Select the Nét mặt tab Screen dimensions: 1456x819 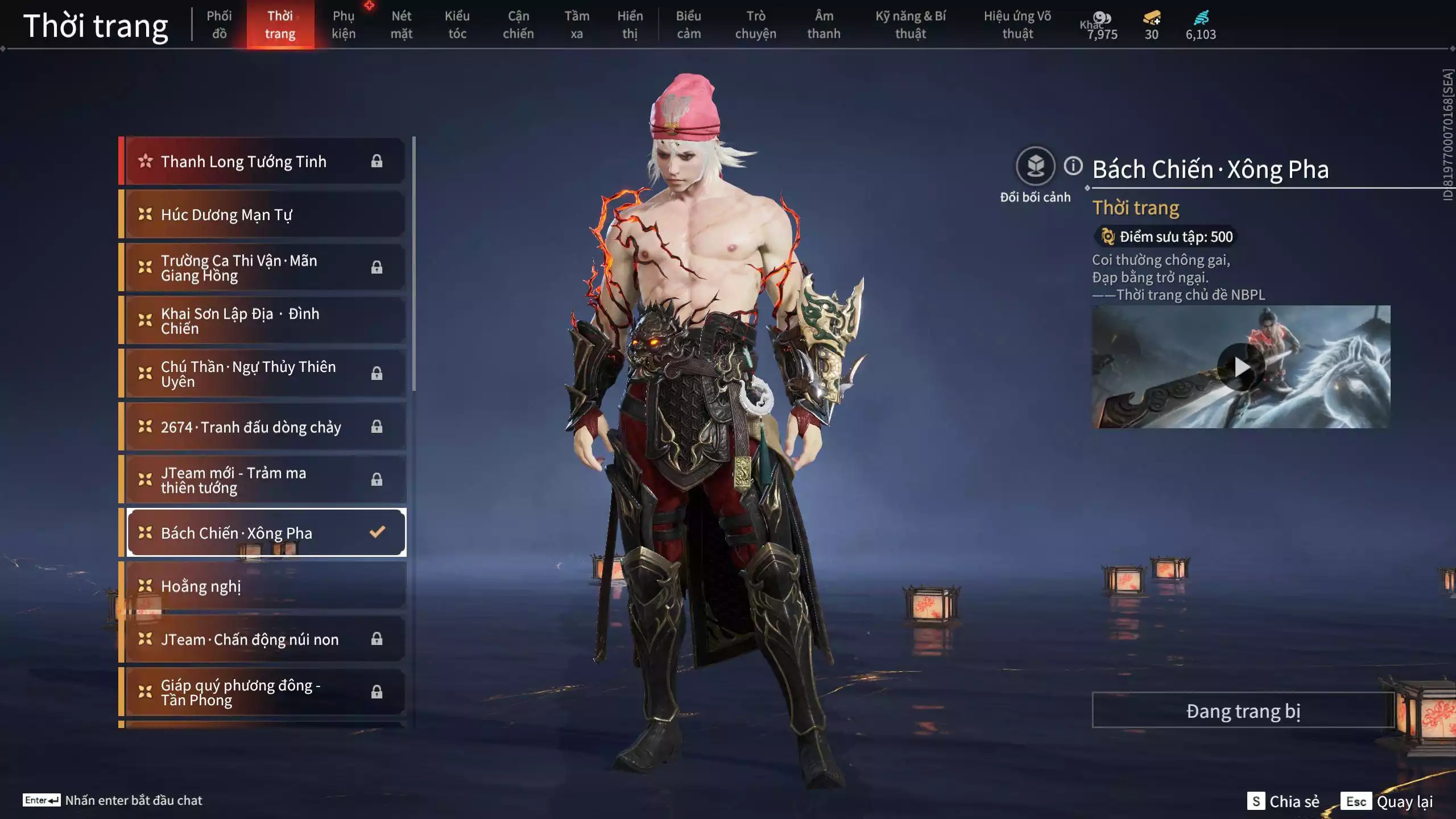click(x=401, y=24)
